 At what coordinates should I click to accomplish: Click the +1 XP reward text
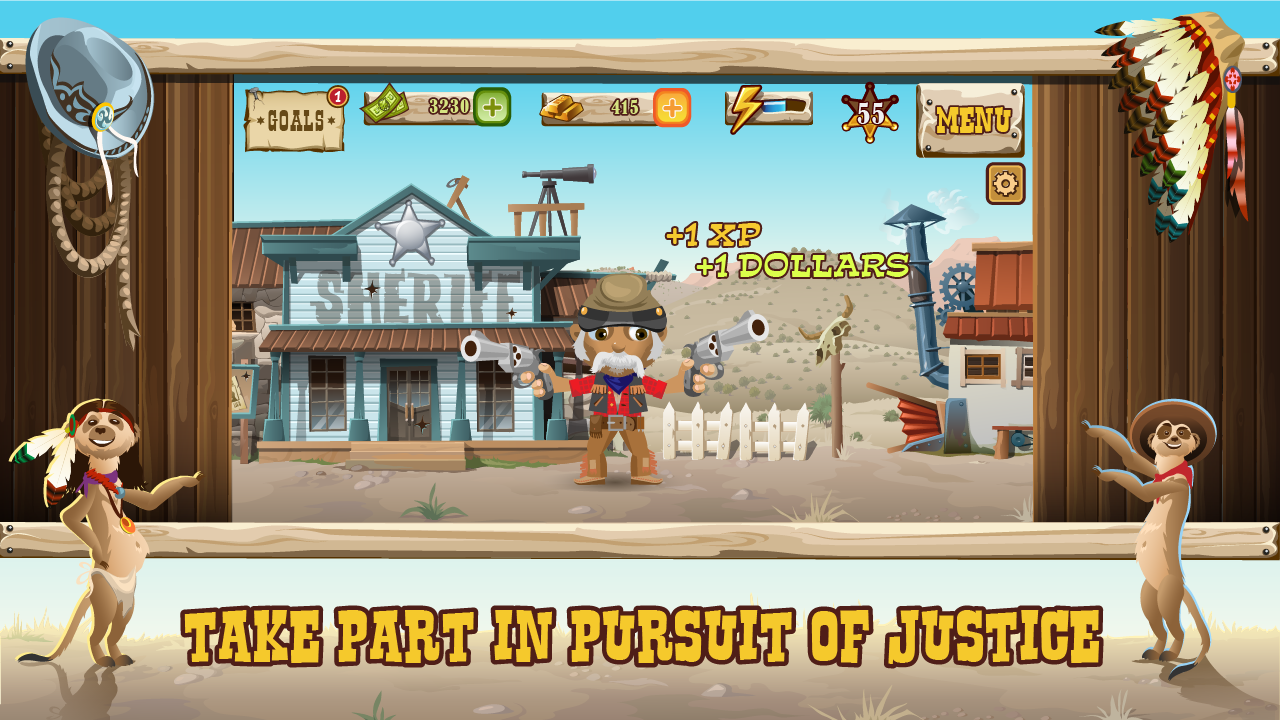click(x=713, y=235)
